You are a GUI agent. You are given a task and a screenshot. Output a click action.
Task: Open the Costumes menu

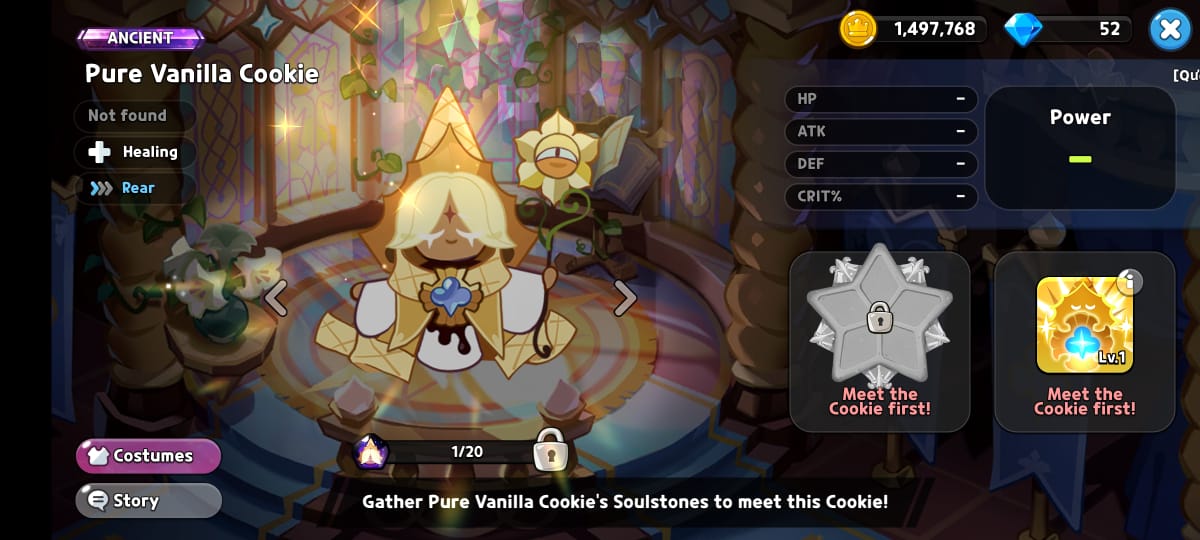point(148,456)
